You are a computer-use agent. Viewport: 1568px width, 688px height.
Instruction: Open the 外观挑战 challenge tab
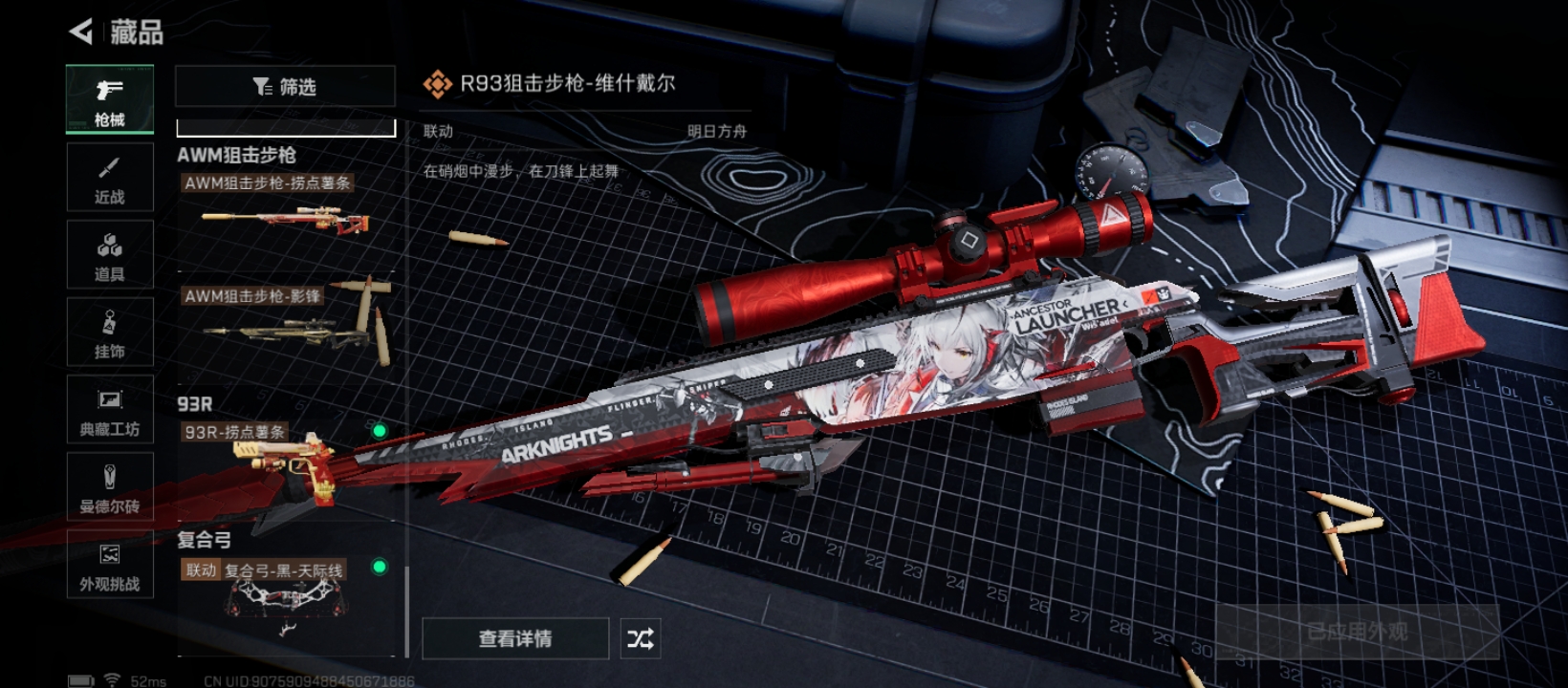click(110, 565)
